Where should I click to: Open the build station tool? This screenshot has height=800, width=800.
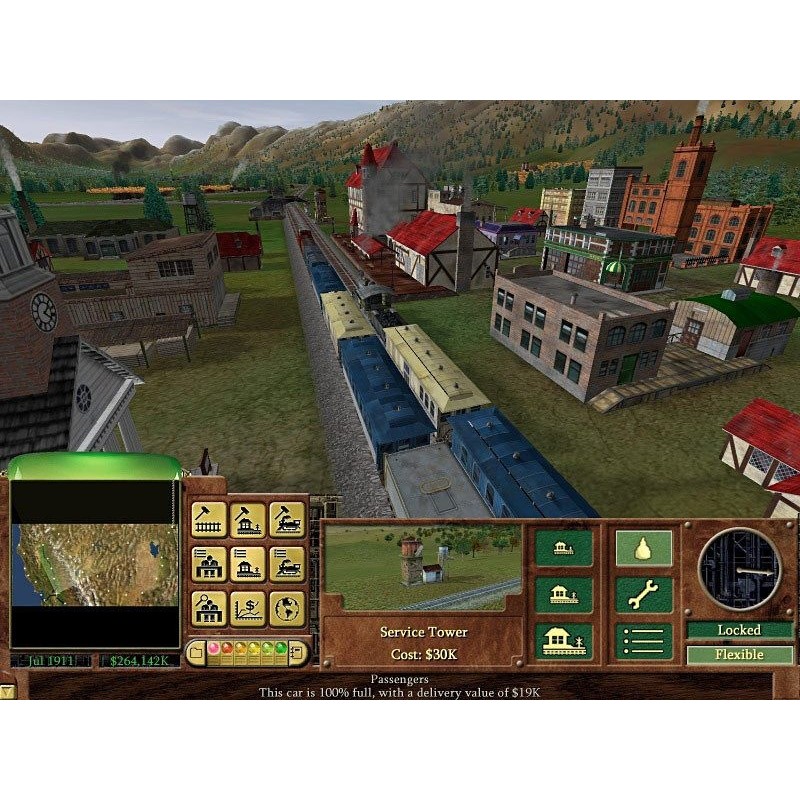(x=247, y=519)
